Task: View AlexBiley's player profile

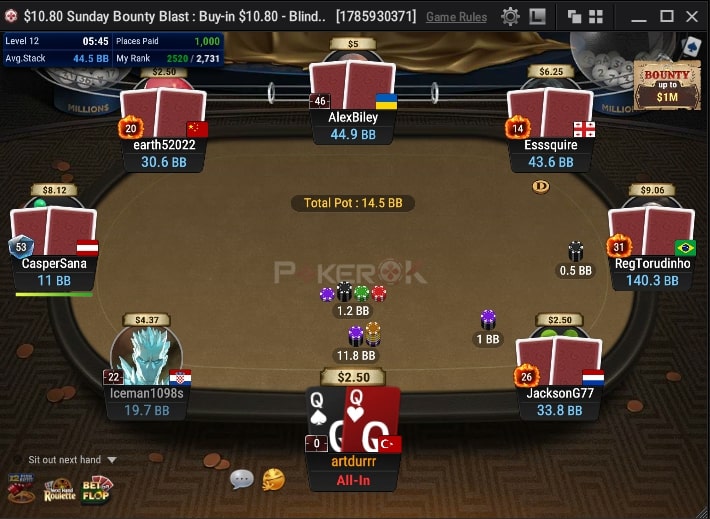Action: 353,116
